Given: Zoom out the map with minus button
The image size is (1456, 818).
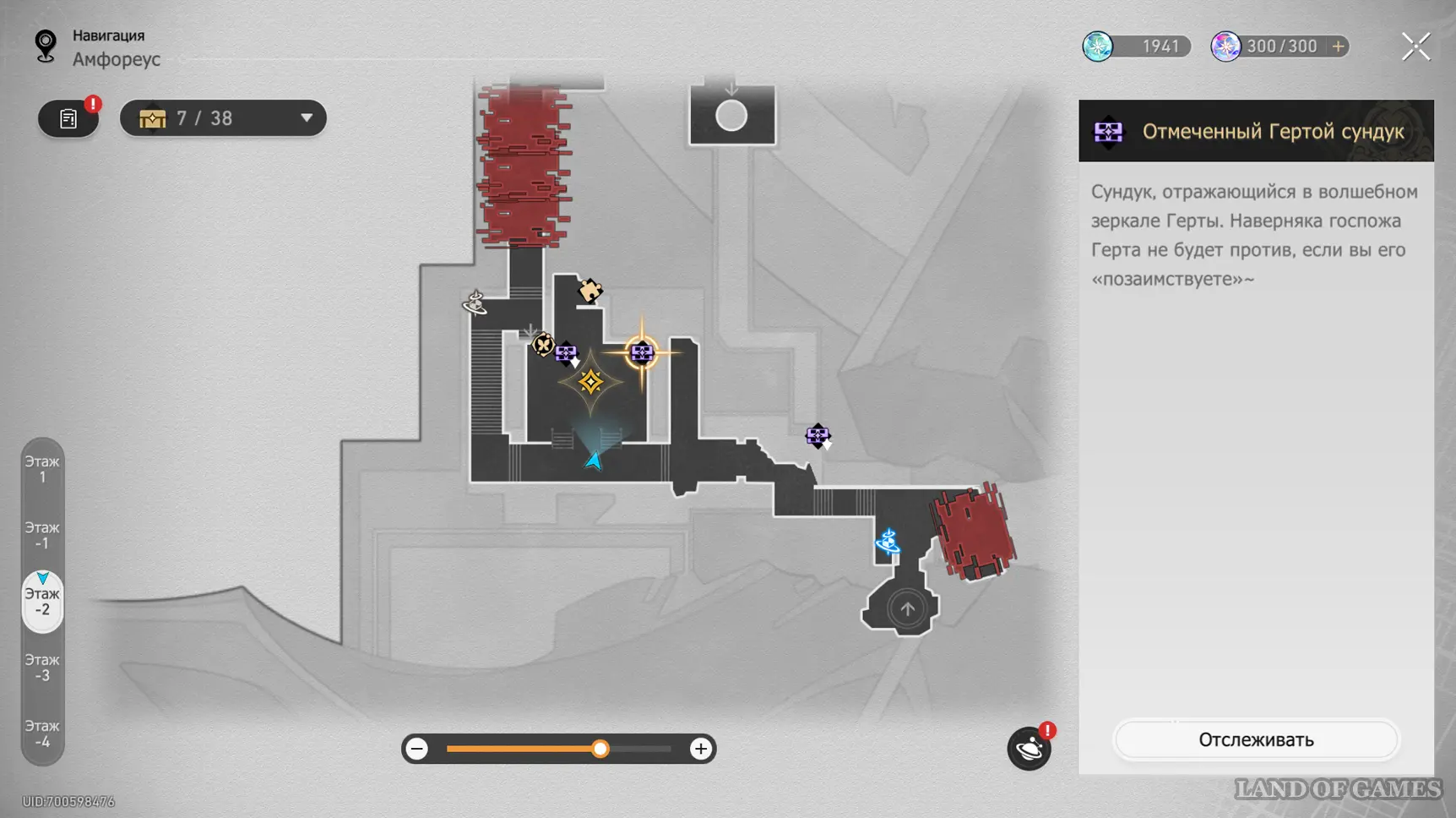Looking at the screenshot, I should point(417,749).
